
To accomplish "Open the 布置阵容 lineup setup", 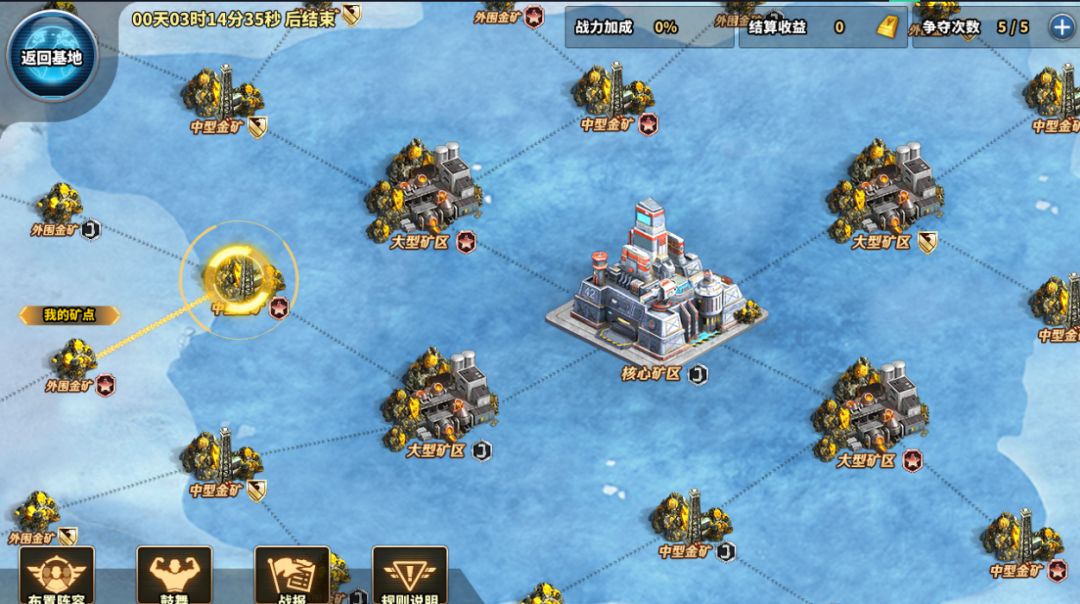I will [x=56, y=575].
